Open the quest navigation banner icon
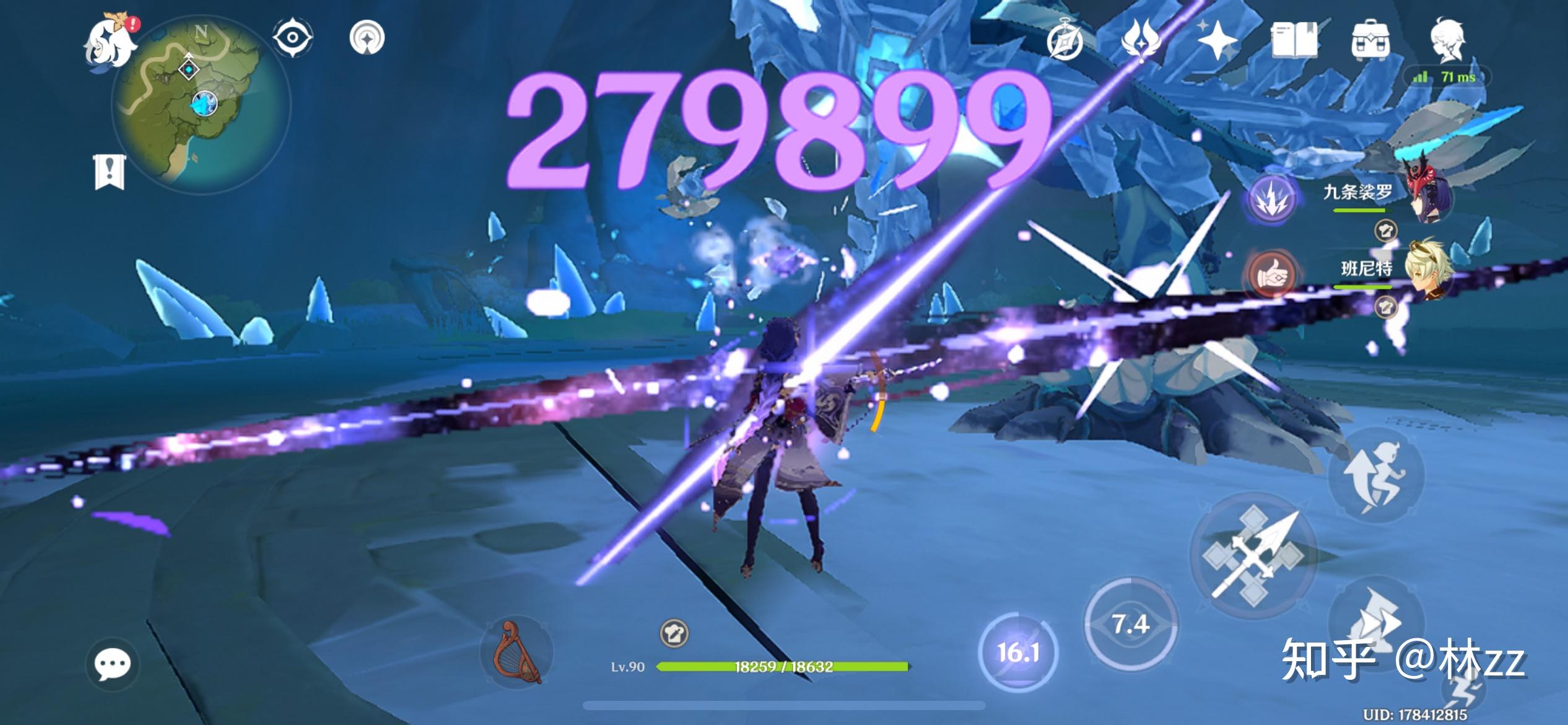Screen dimensions: 1568x725 pos(110,172)
